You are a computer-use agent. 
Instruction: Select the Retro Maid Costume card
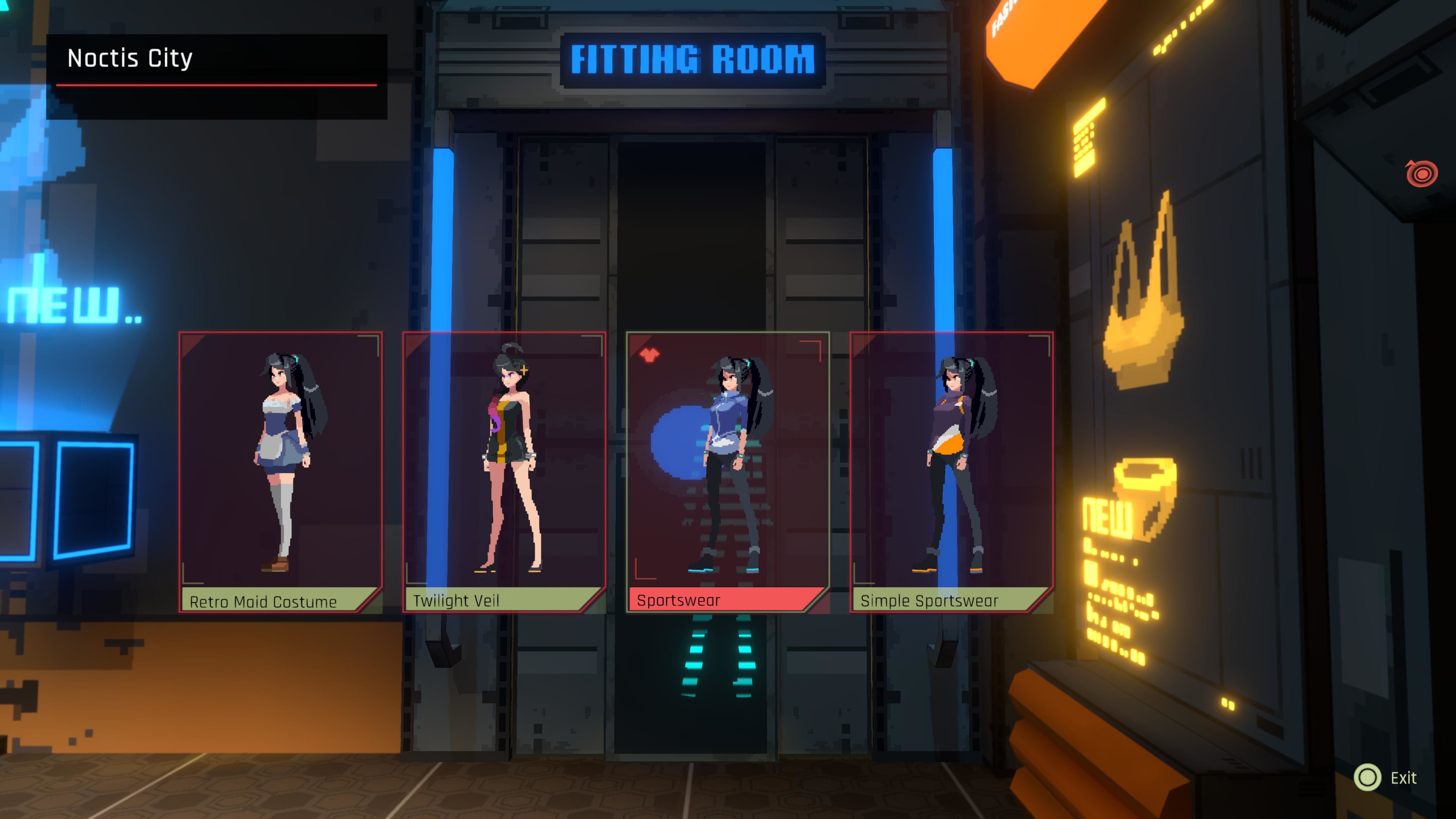click(281, 471)
